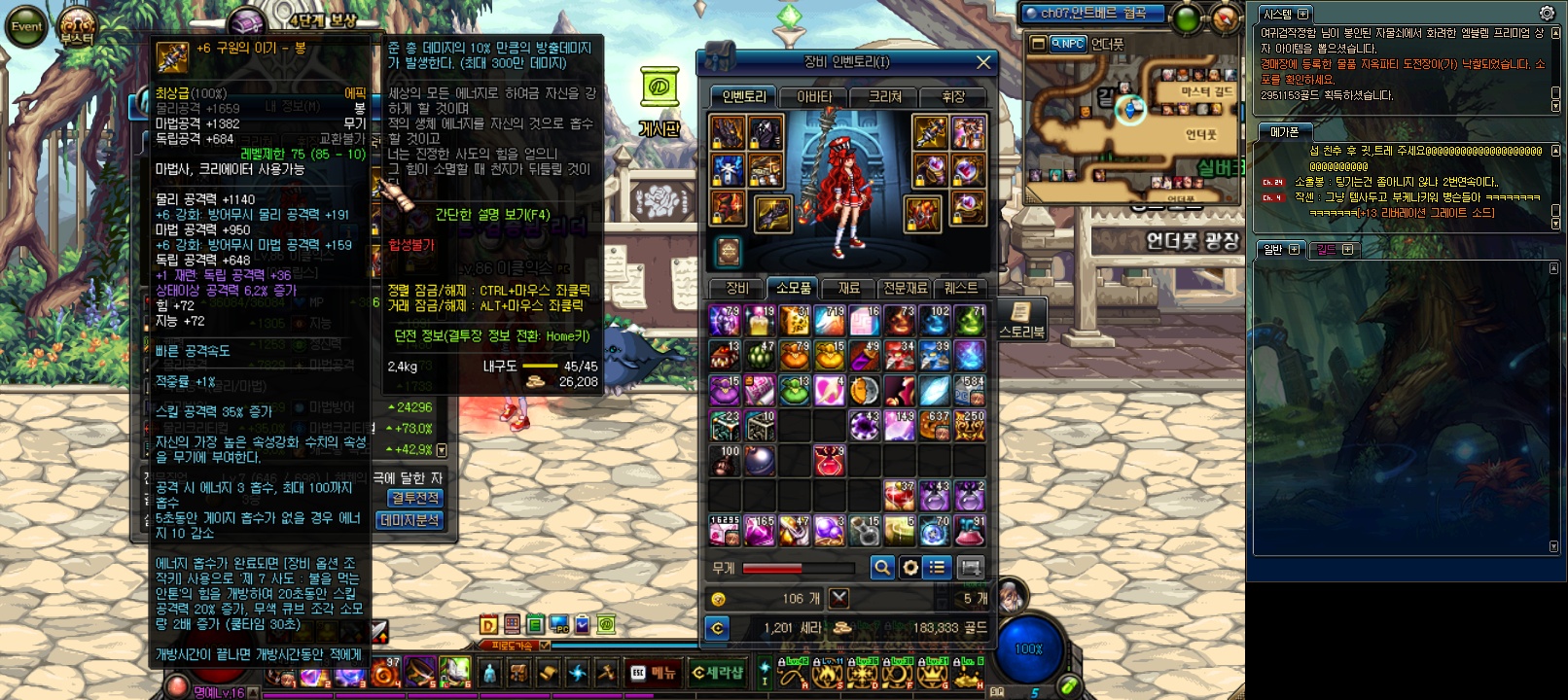Select the equipped staff weapon slot

(929, 133)
